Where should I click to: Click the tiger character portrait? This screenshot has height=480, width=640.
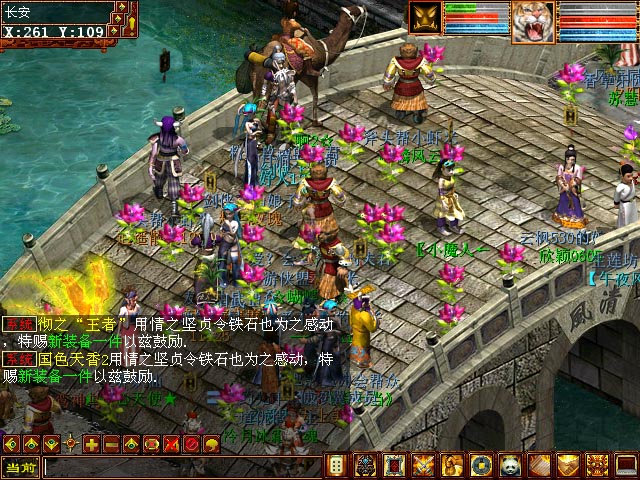tap(533, 21)
